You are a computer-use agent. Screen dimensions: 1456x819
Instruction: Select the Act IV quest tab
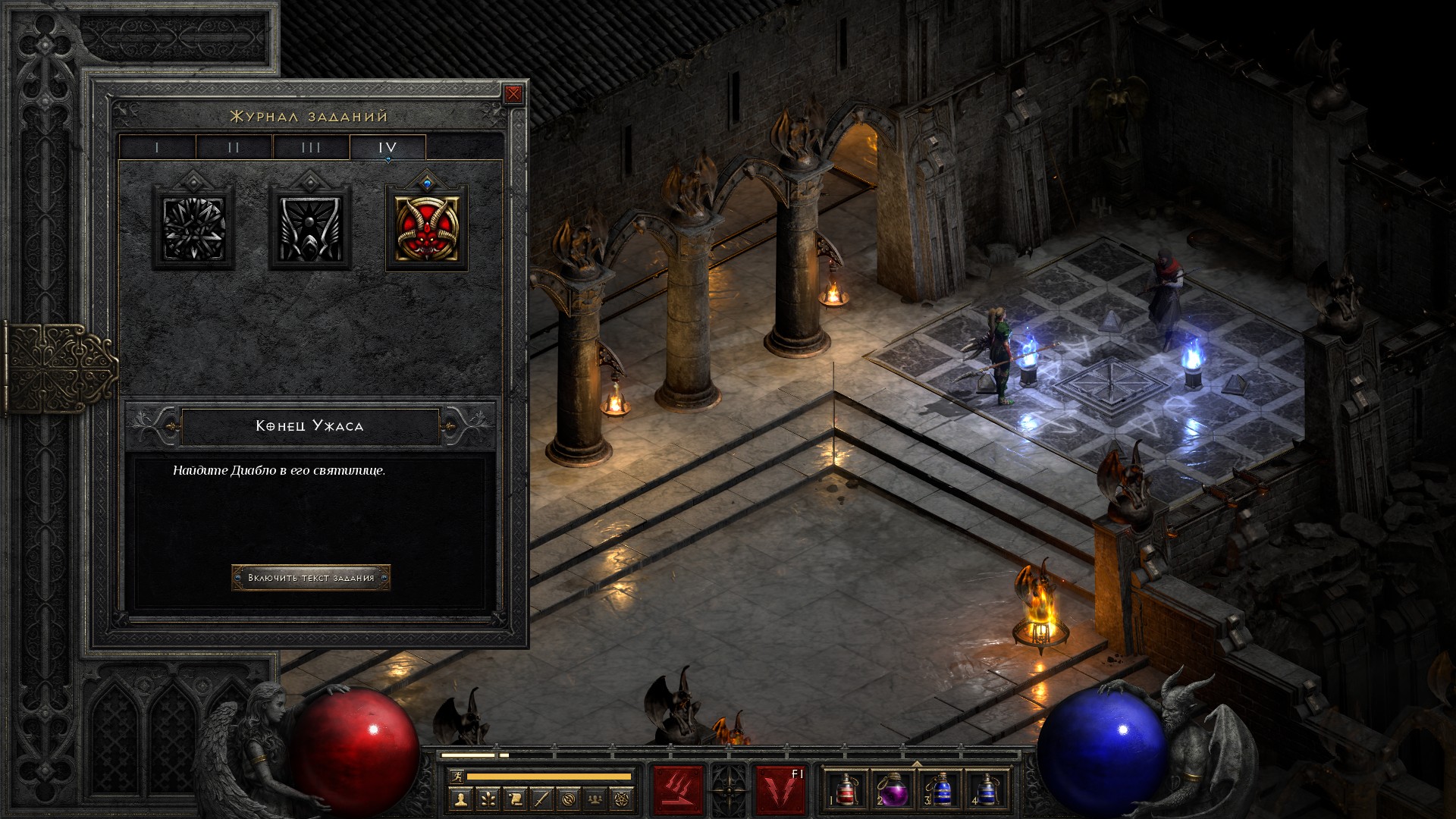click(x=388, y=147)
